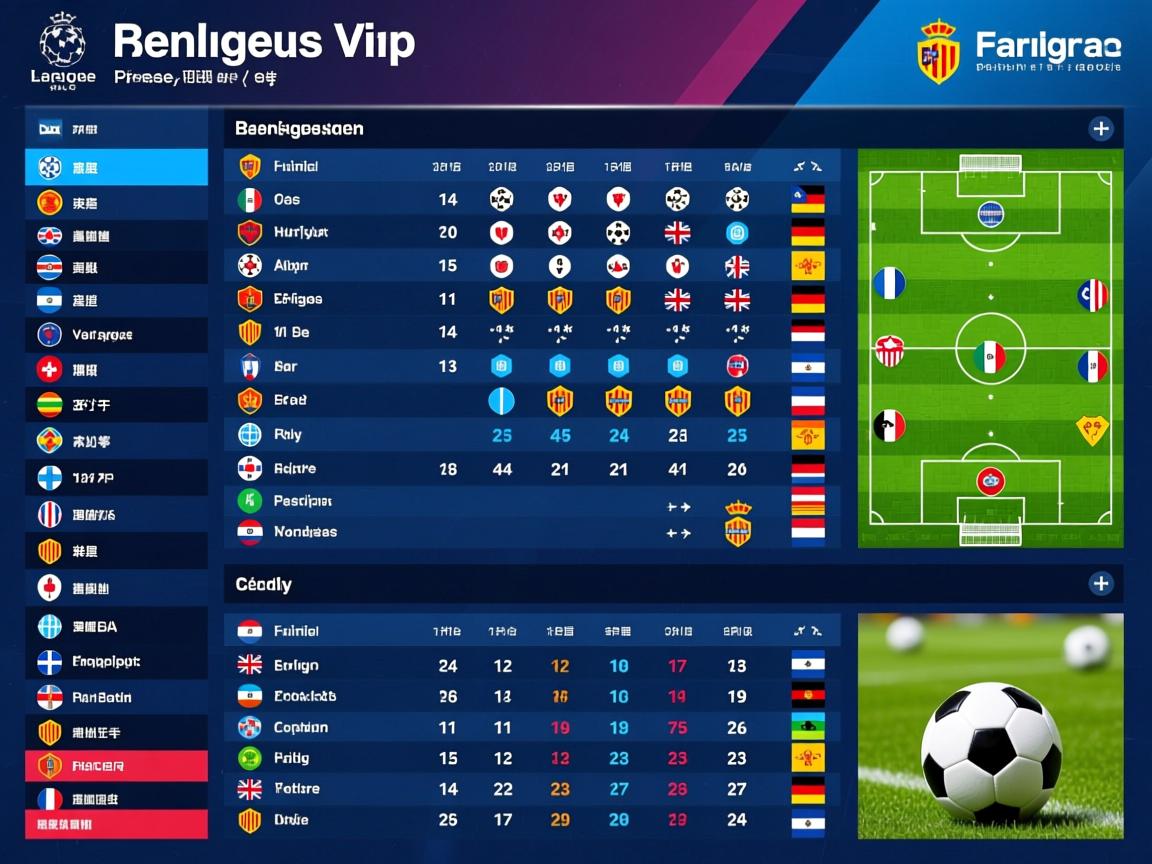The width and height of the screenshot is (1152, 864).
Task: Select the Verlarges entry in the sidebar
Action: point(116,335)
